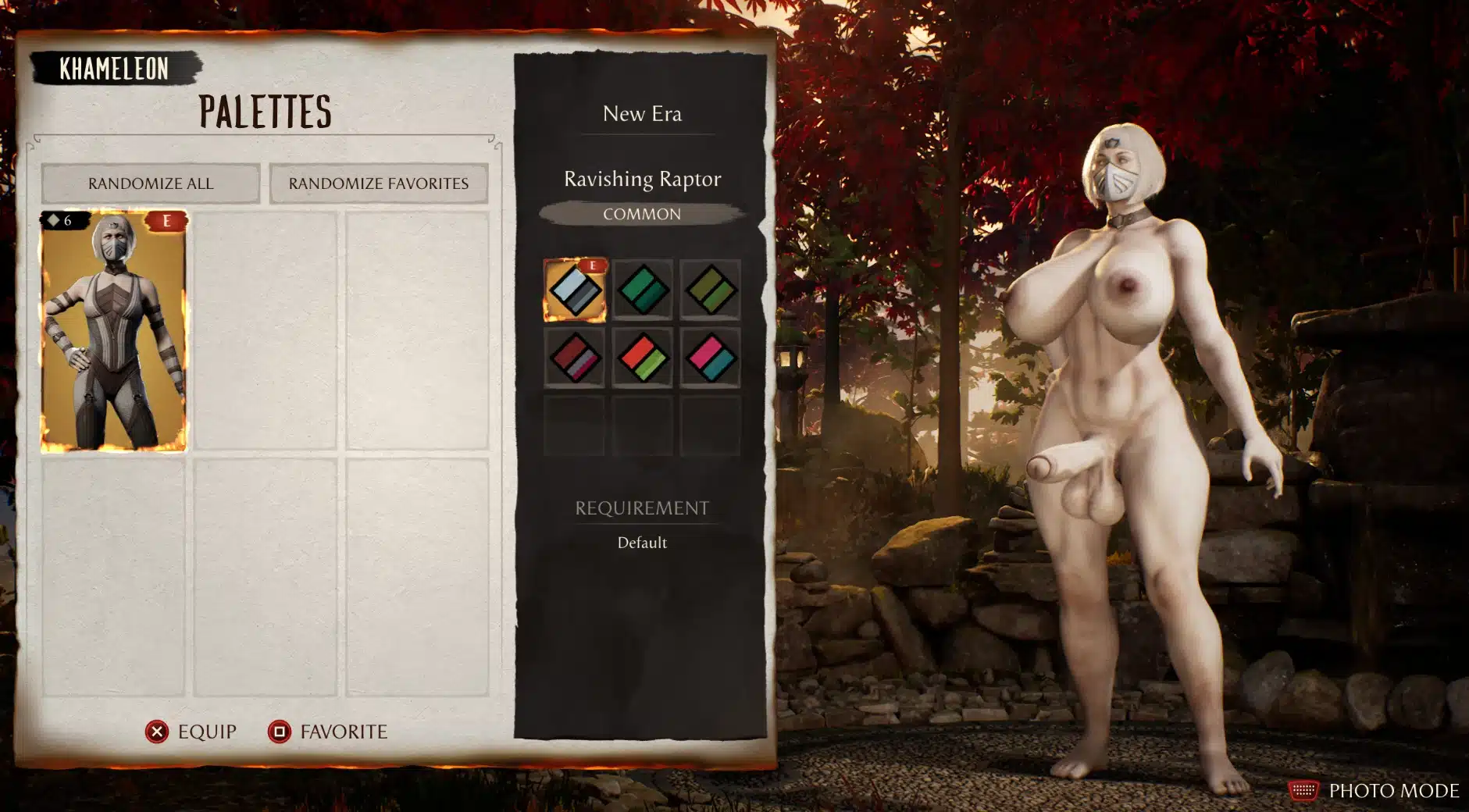Viewport: 1469px width, 812px height.
Task: Choose Randomize Favorites
Action: (x=379, y=183)
